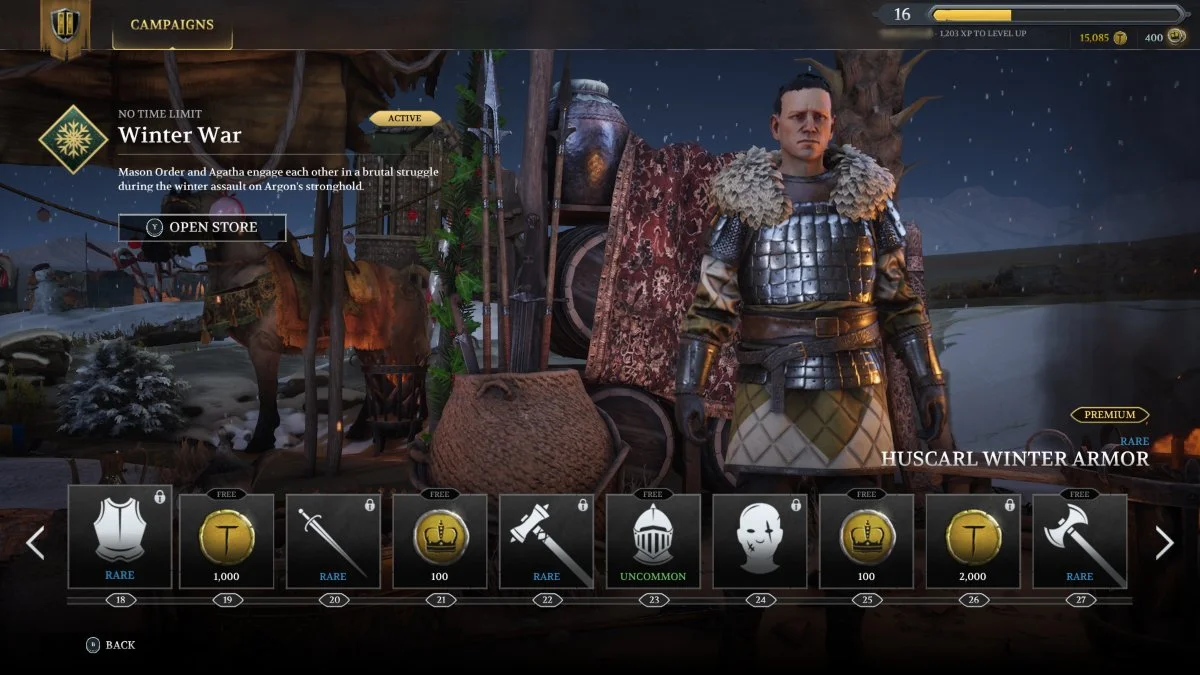Screen dimensions: 1200x675
Task: Select the level 21 free 100 crowns reward
Action: (x=440, y=541)
